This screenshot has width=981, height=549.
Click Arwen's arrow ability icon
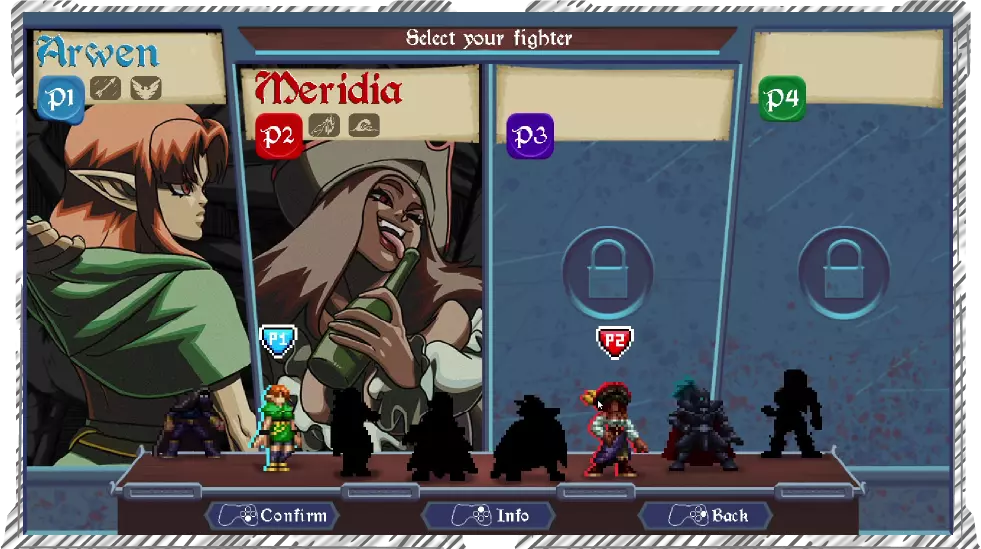tap(105, 88)
